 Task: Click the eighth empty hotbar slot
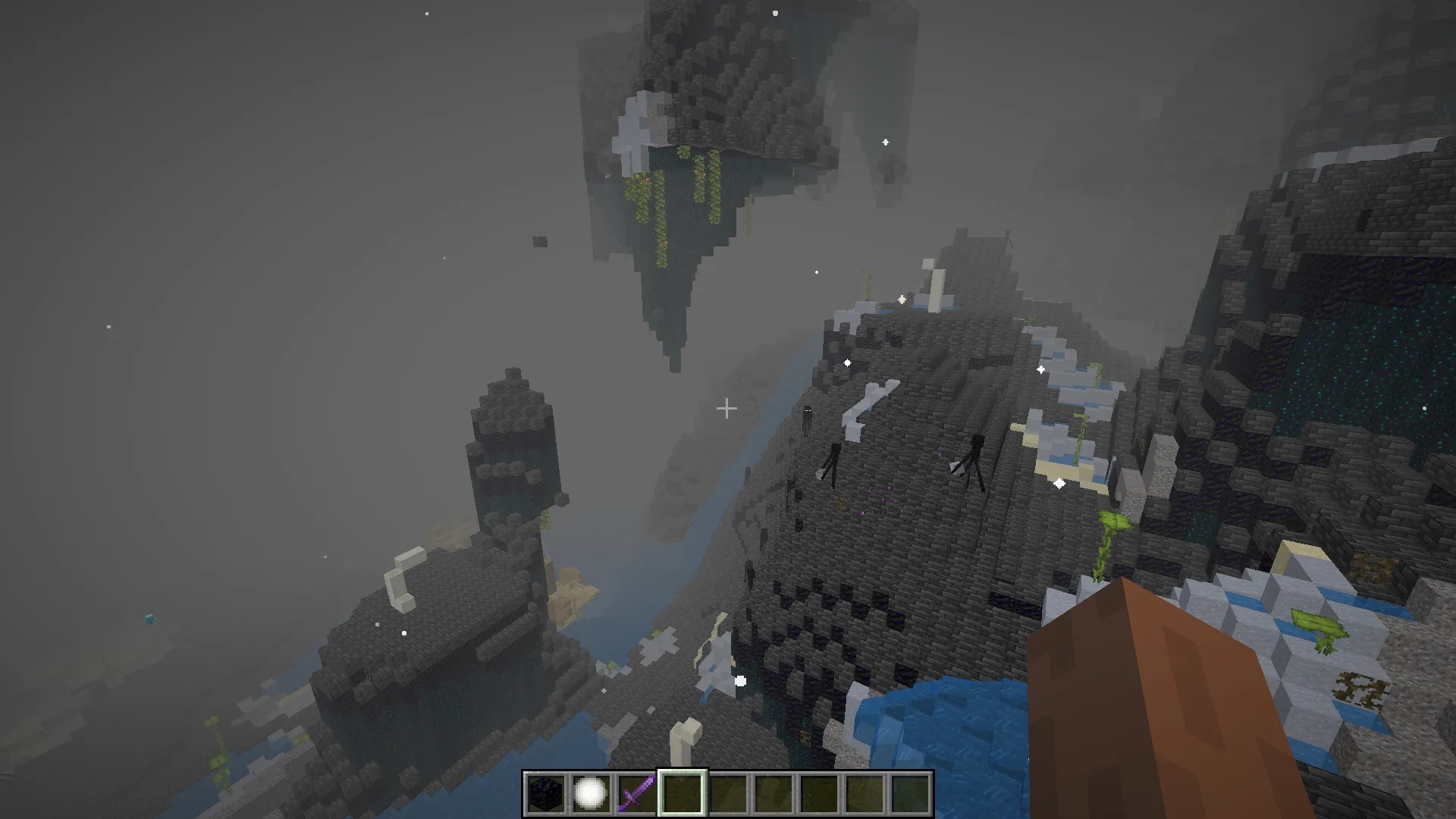pos(864,792)
